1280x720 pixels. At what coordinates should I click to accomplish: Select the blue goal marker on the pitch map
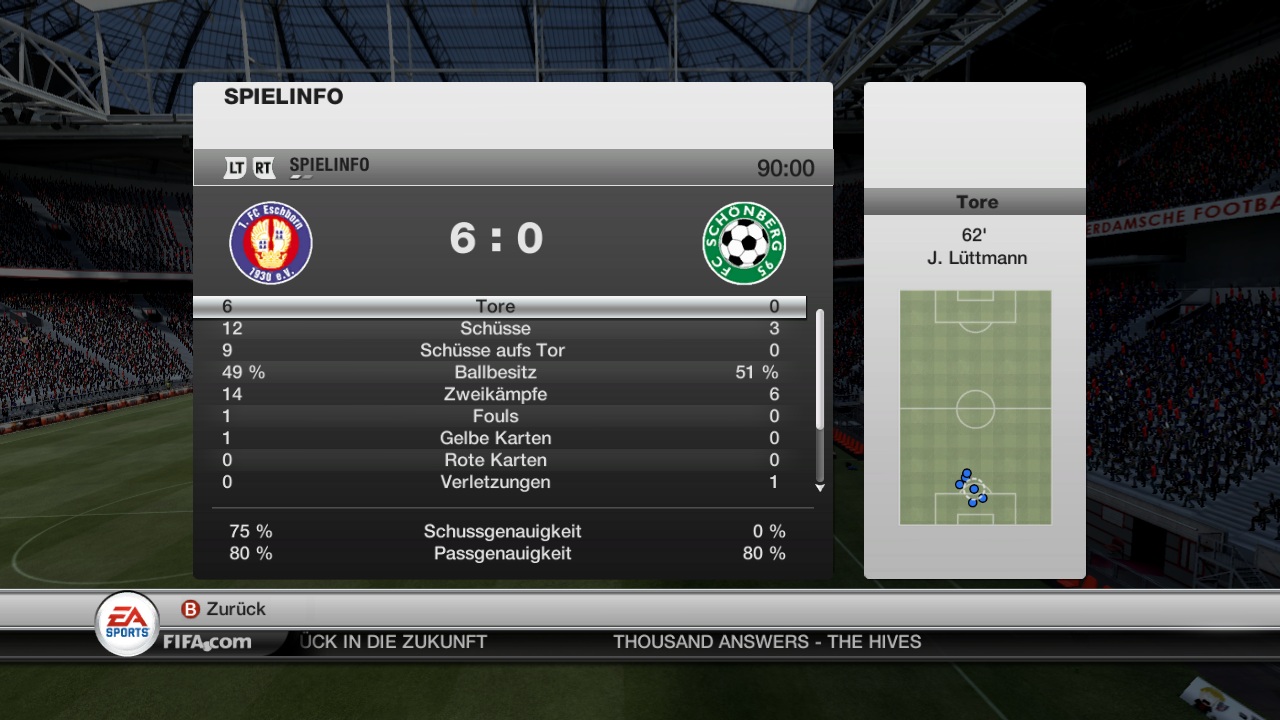click(973, 490)
